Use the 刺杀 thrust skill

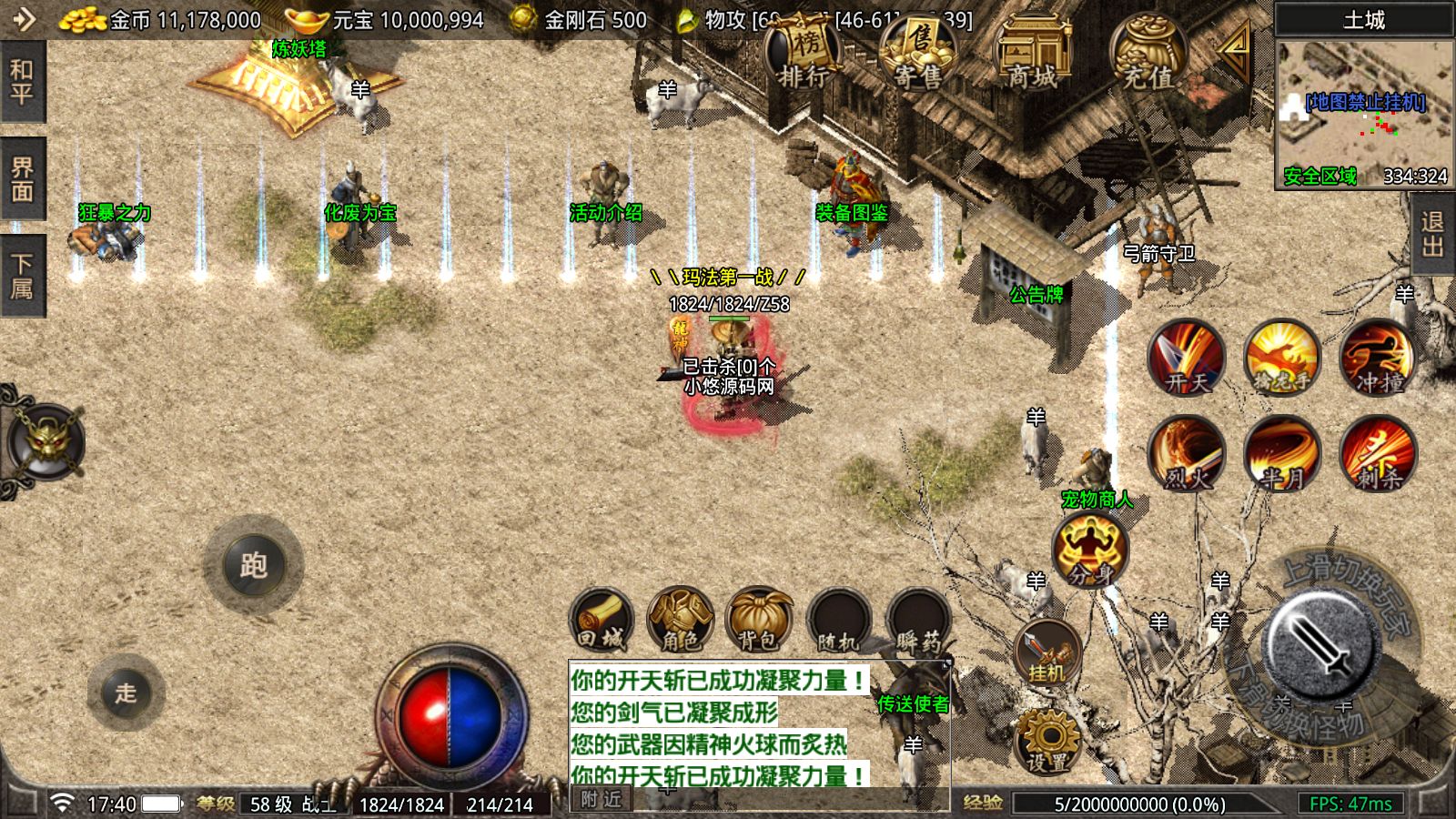[x=1379, y=452]
